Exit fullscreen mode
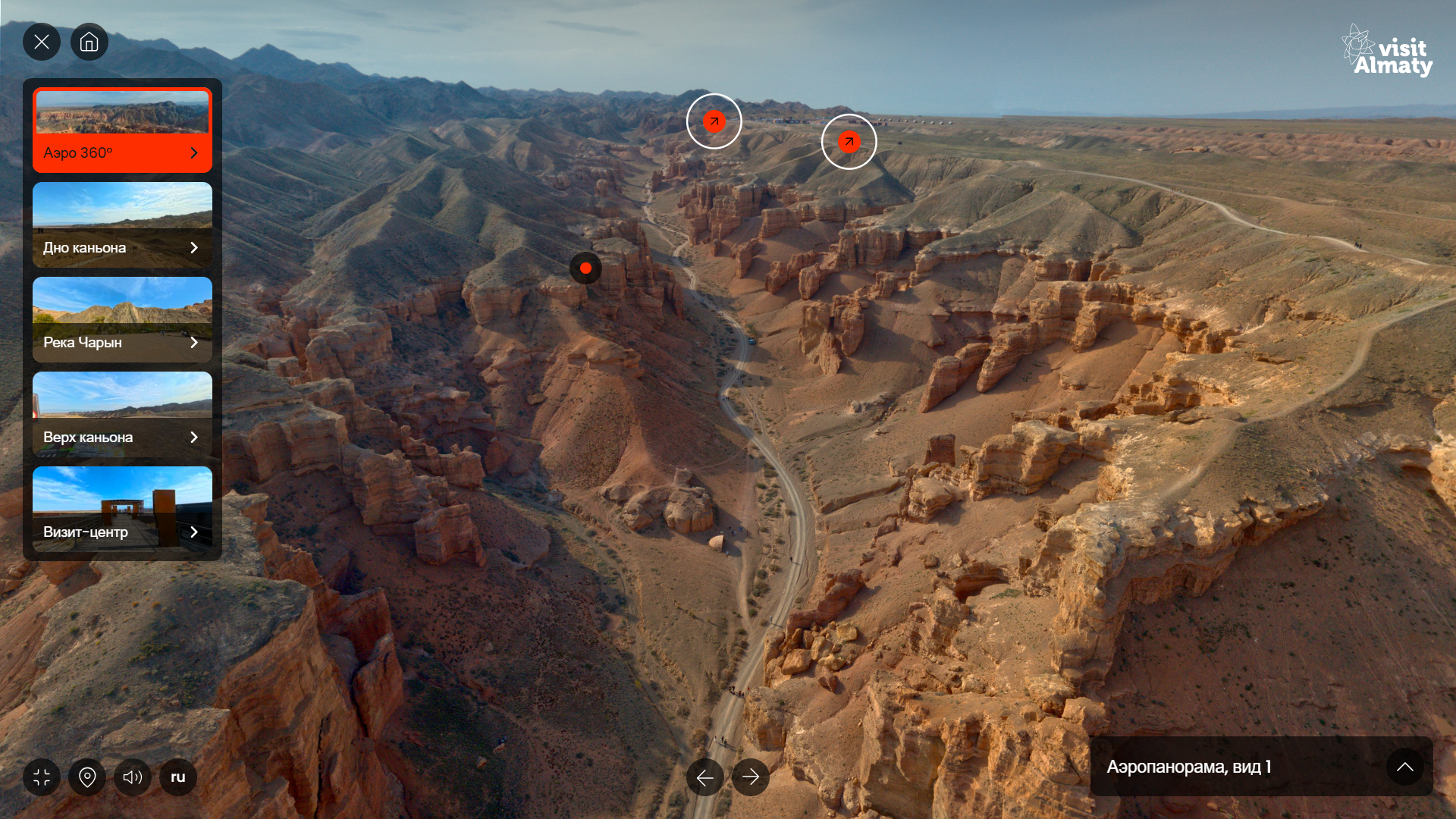 point(42,777)
